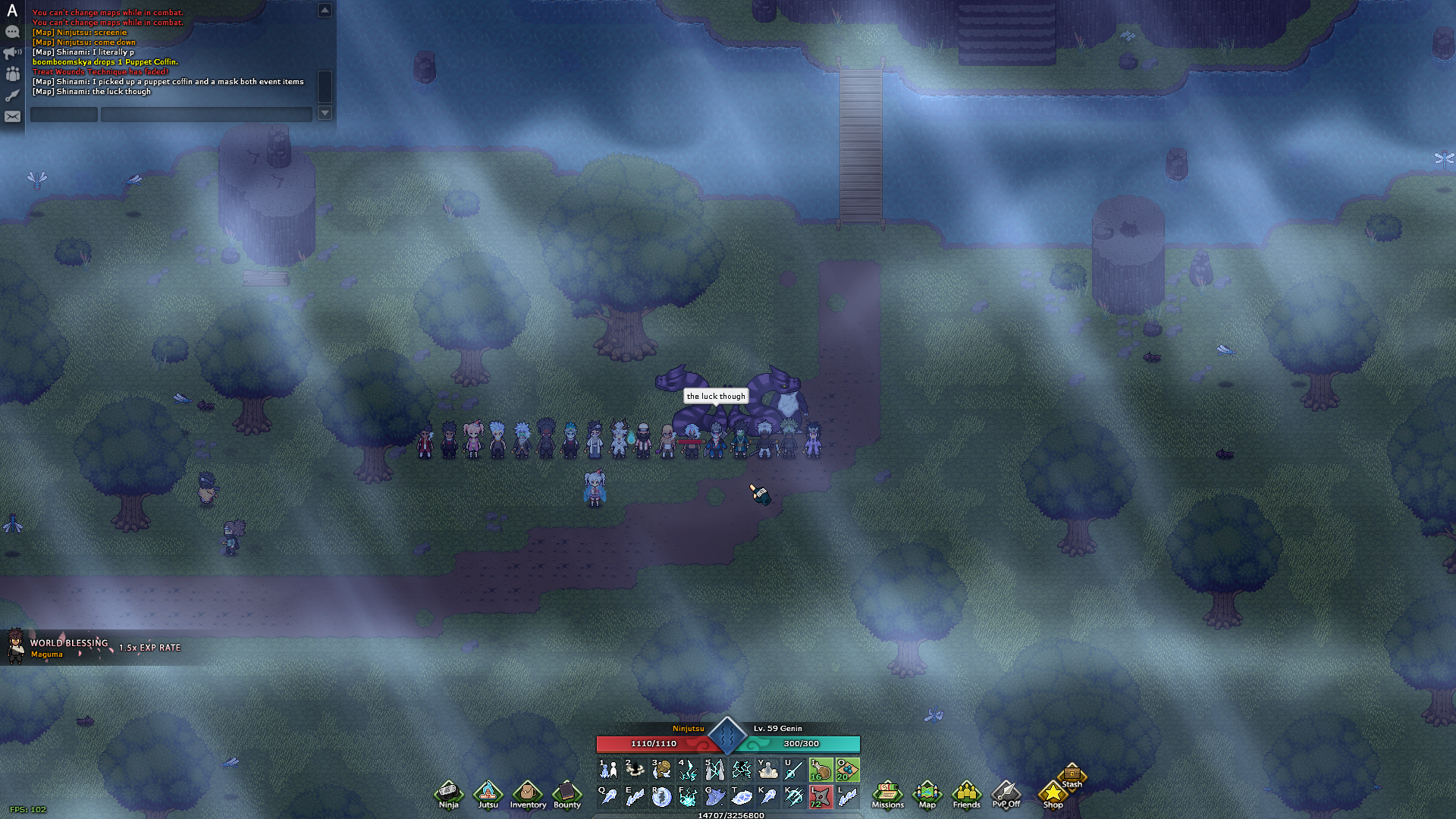Image resolution: width=1456 pixels, height=819 pixels.
Task: Open the envelope mail icon
Action: (12, 117)
